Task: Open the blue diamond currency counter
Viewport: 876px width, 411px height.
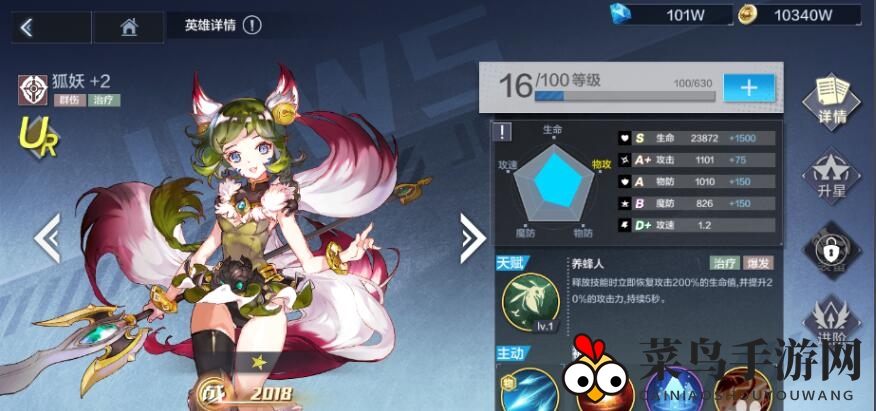Action: pyautogui.click(x=663, y=14)
